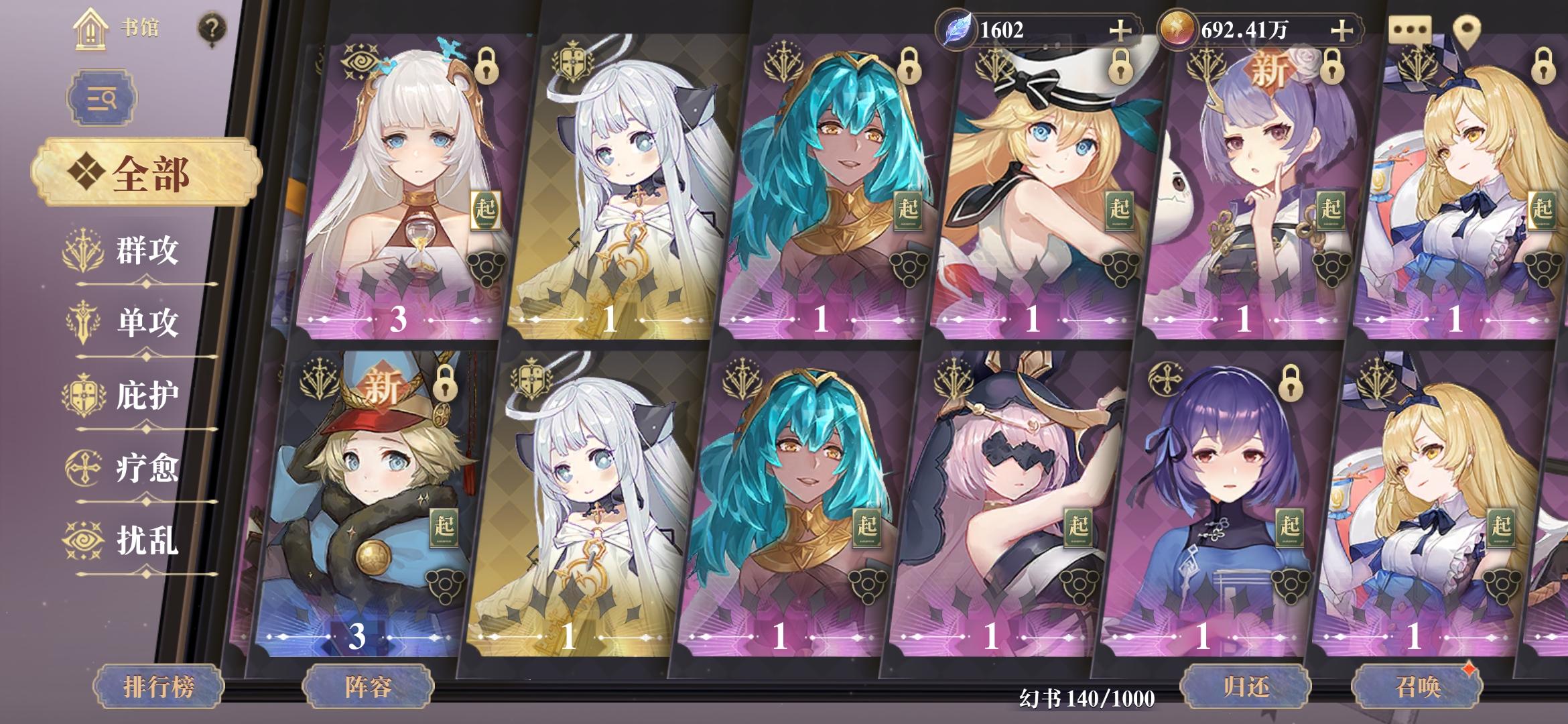Viewport: 1568px width, 724px height.
Task: Click the question mark help icon
Action: (211, 28)
